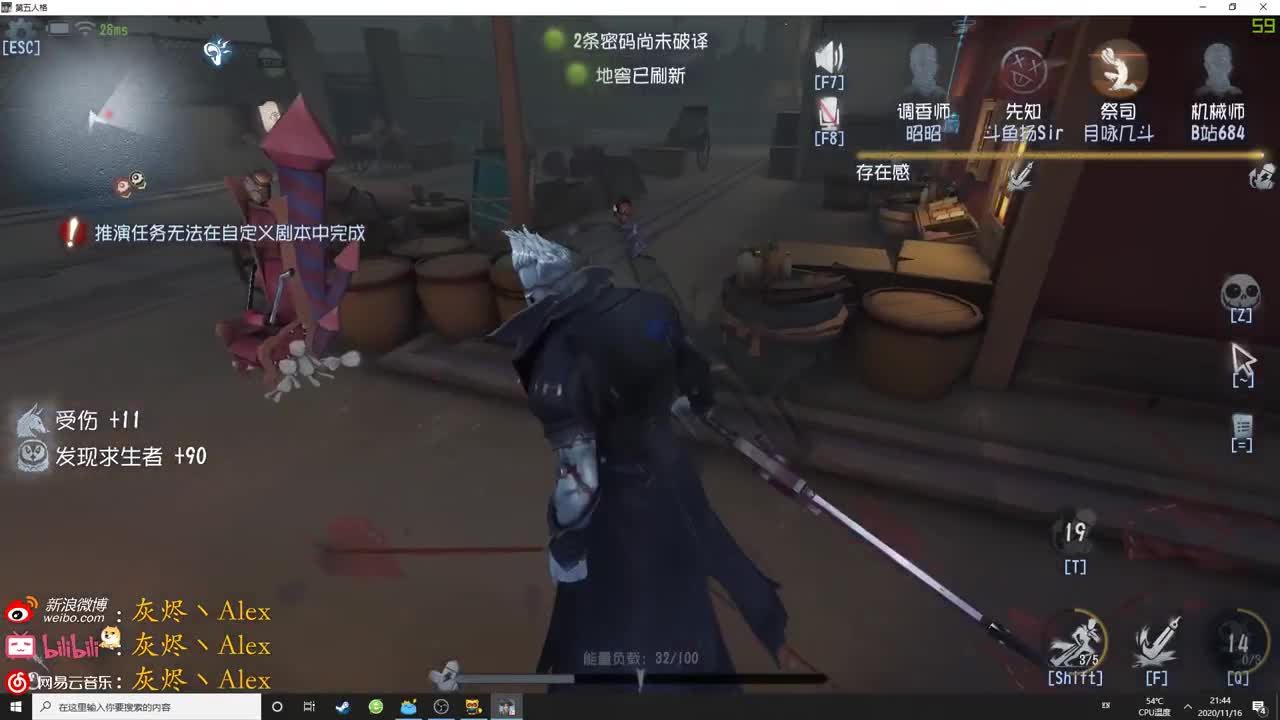The image size is (1280, 720).
Task: Open the game menu via the ESC button
Action: click(21, 45)
